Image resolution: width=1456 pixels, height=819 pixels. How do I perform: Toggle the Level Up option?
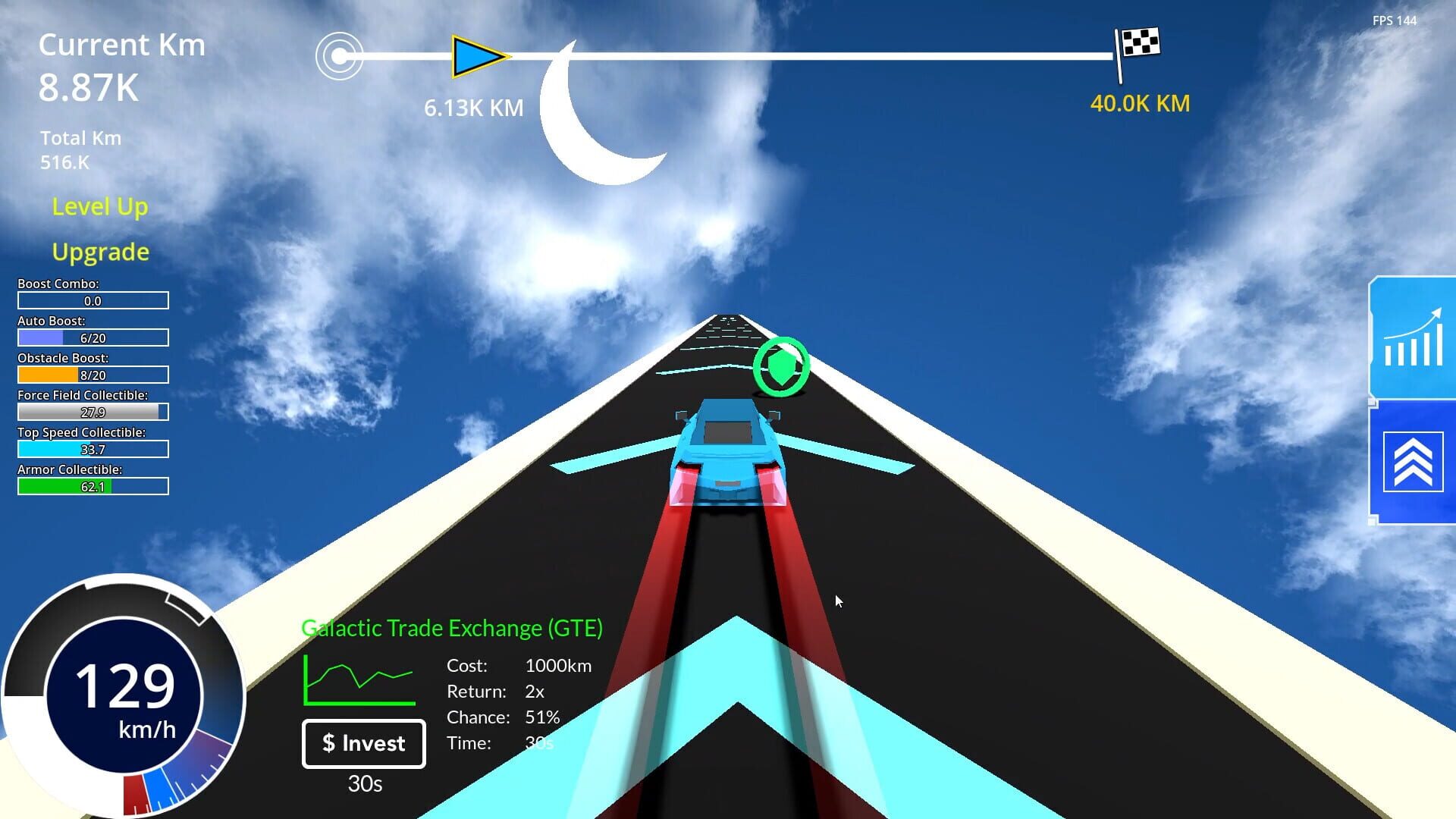[100, 206]
